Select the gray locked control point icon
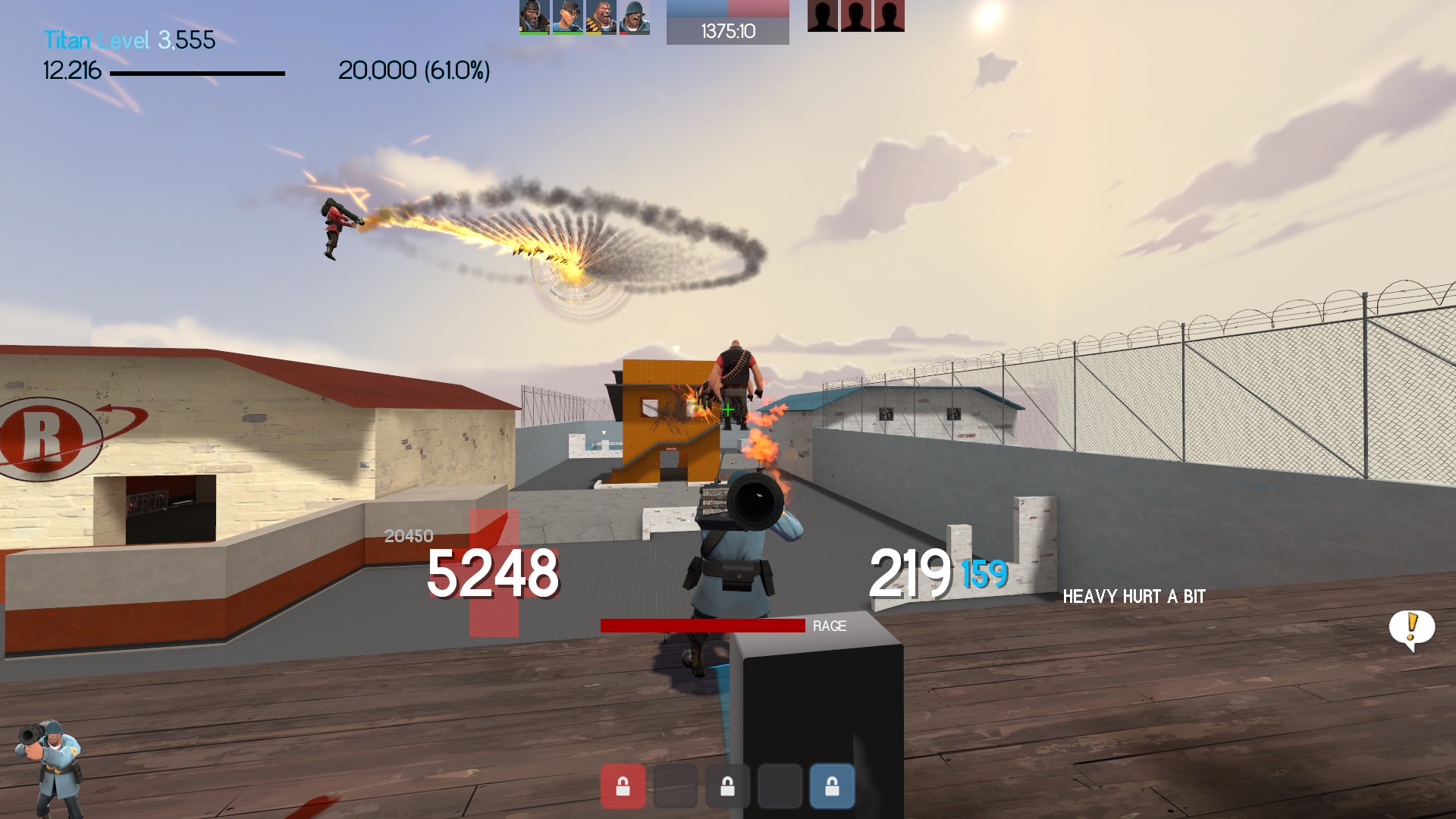 pyautogui.click(x=727, y=786)
